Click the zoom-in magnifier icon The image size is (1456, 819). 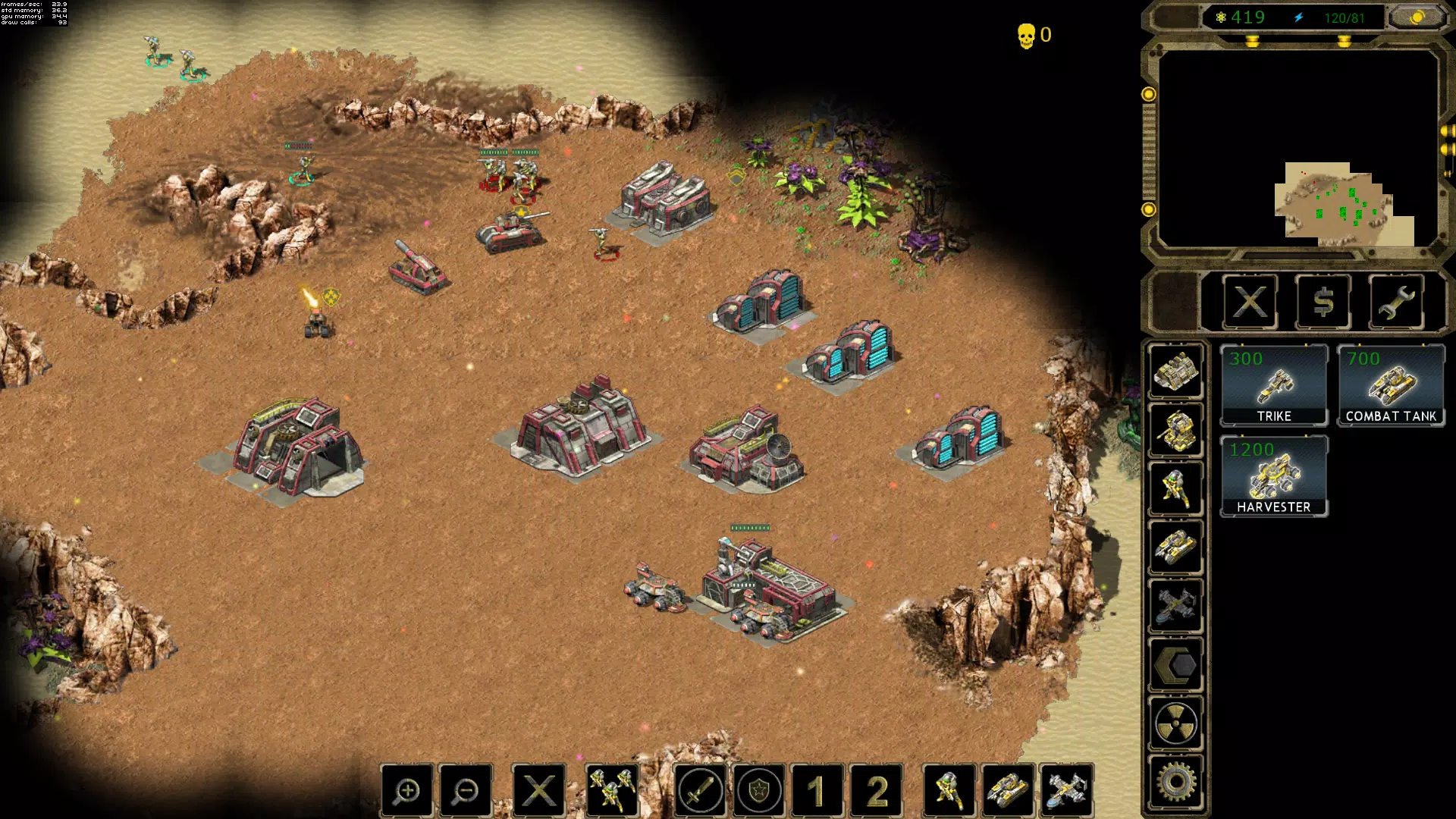coord(407,790)
